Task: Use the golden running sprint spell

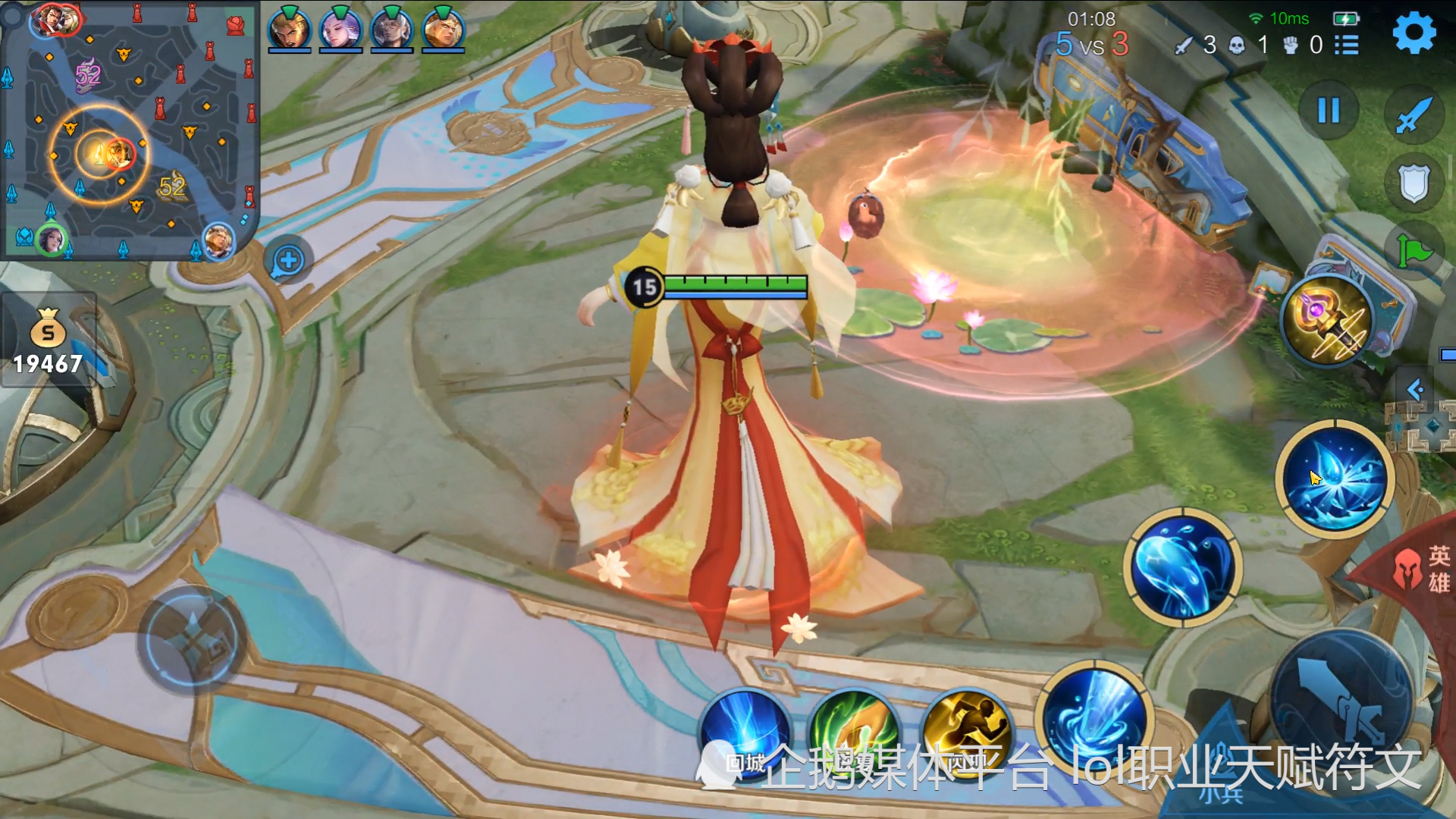Action: (x=966, y=732)
